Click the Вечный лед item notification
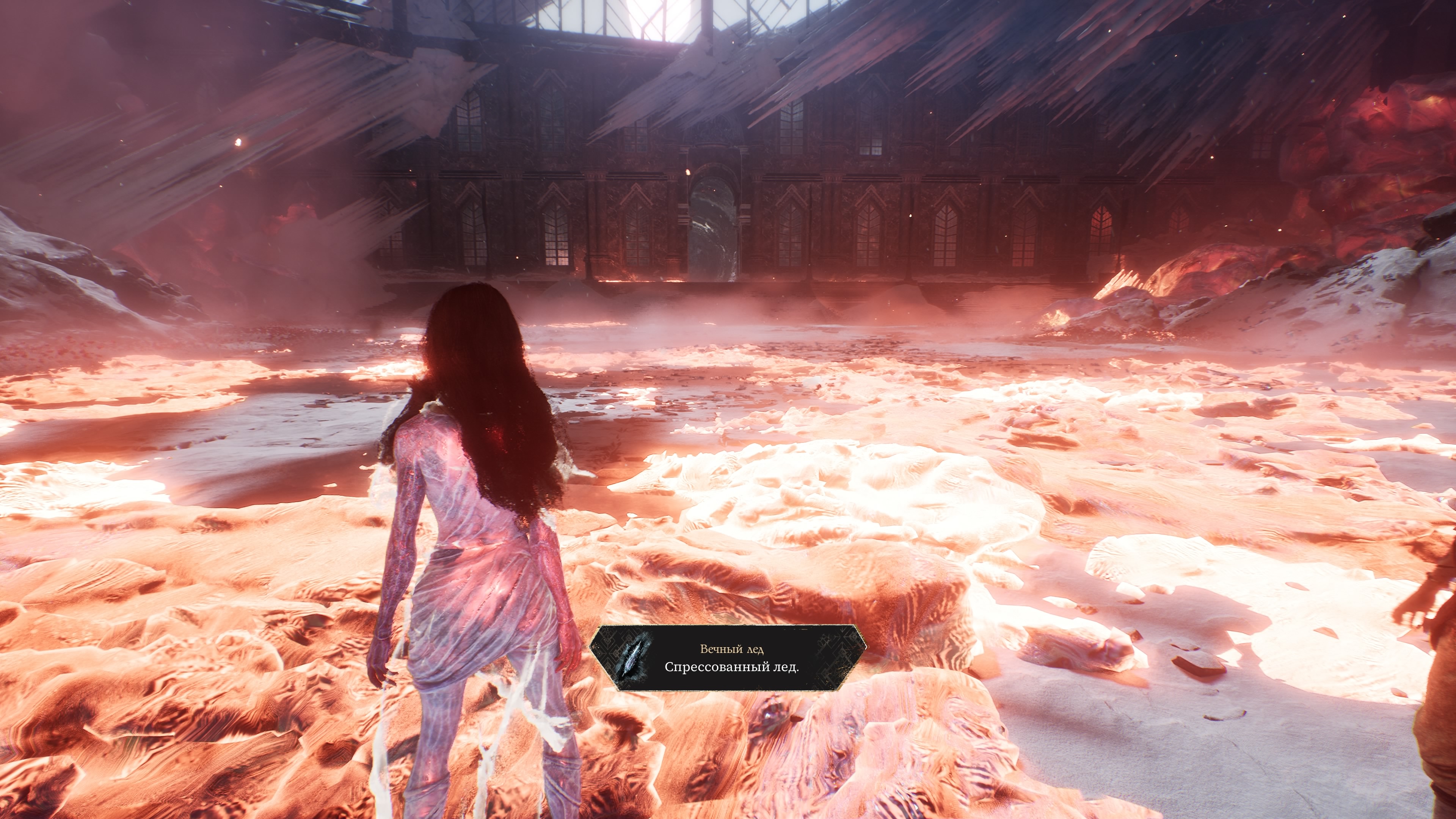This screenshot has height=819, width=1456. pos(728,658)
